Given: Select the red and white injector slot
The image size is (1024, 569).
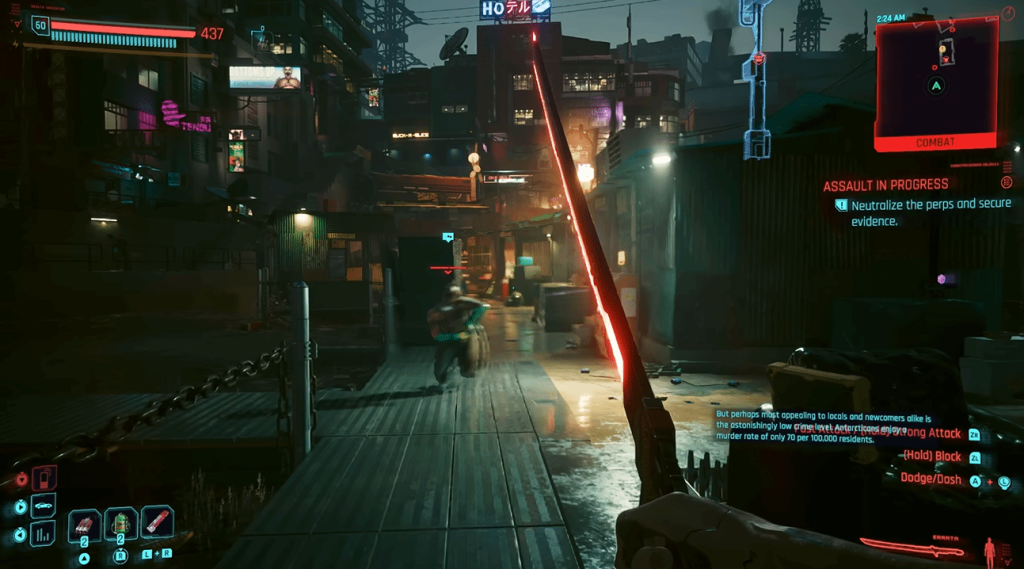Looking at the screenshot, I should tap(157, 521).
